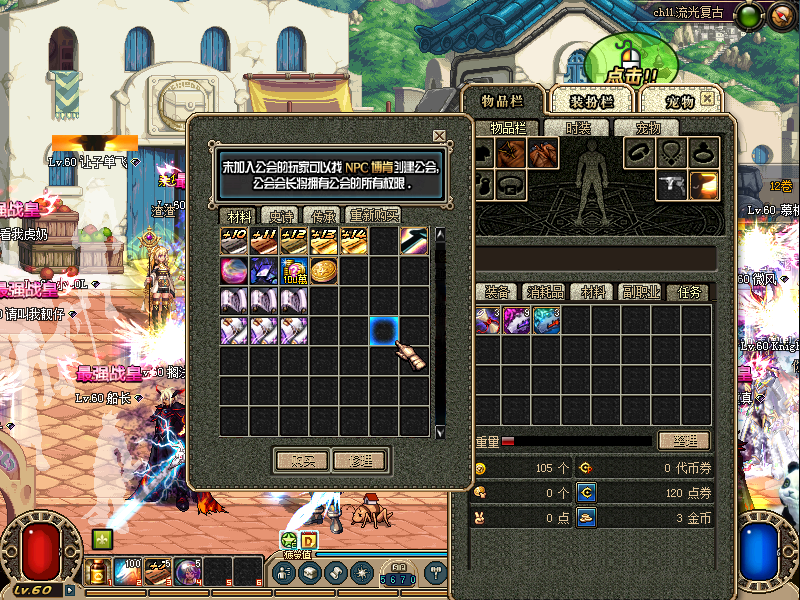Click the 整理 sort inventory button
800x600 pixels.
coord(684,440)
